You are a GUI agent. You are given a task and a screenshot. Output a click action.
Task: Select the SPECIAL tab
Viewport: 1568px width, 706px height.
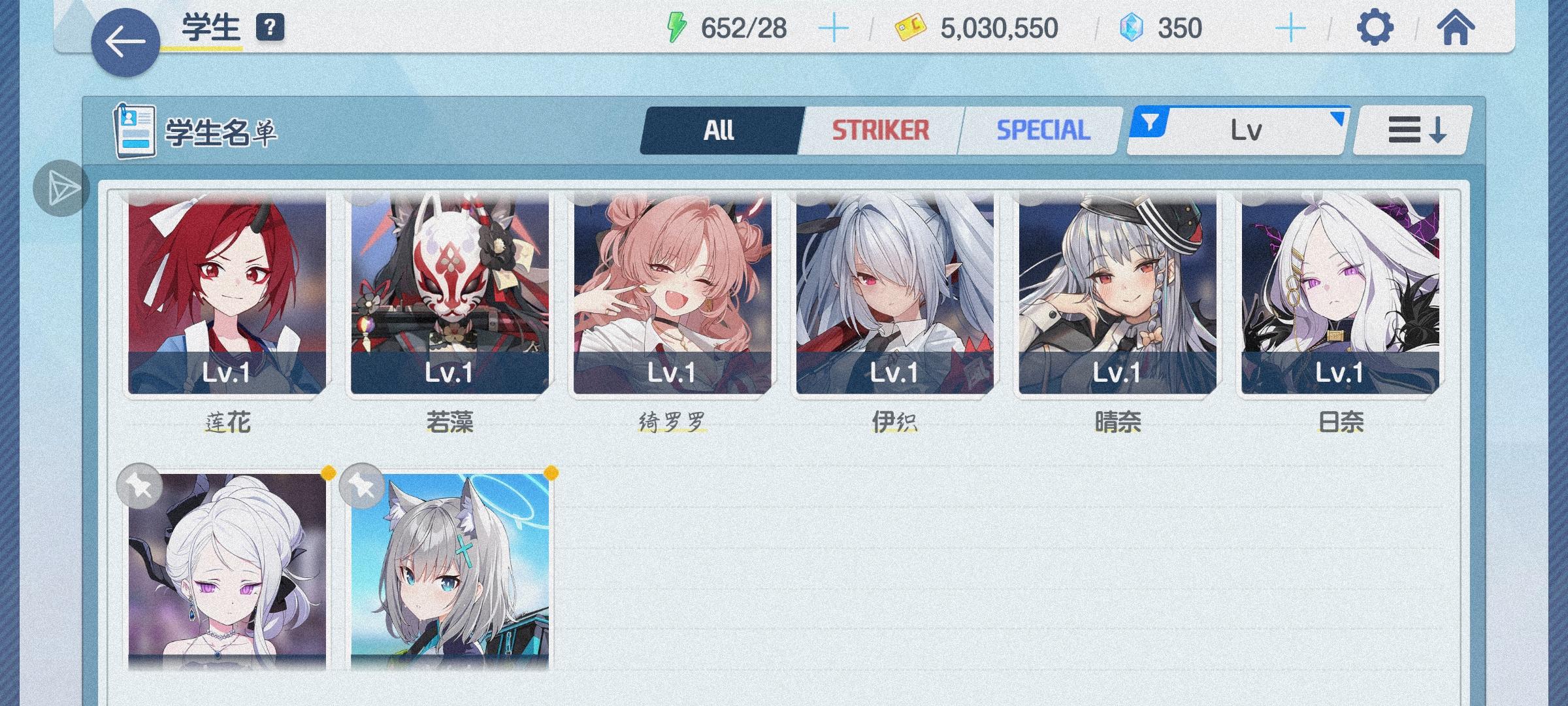1043,129
